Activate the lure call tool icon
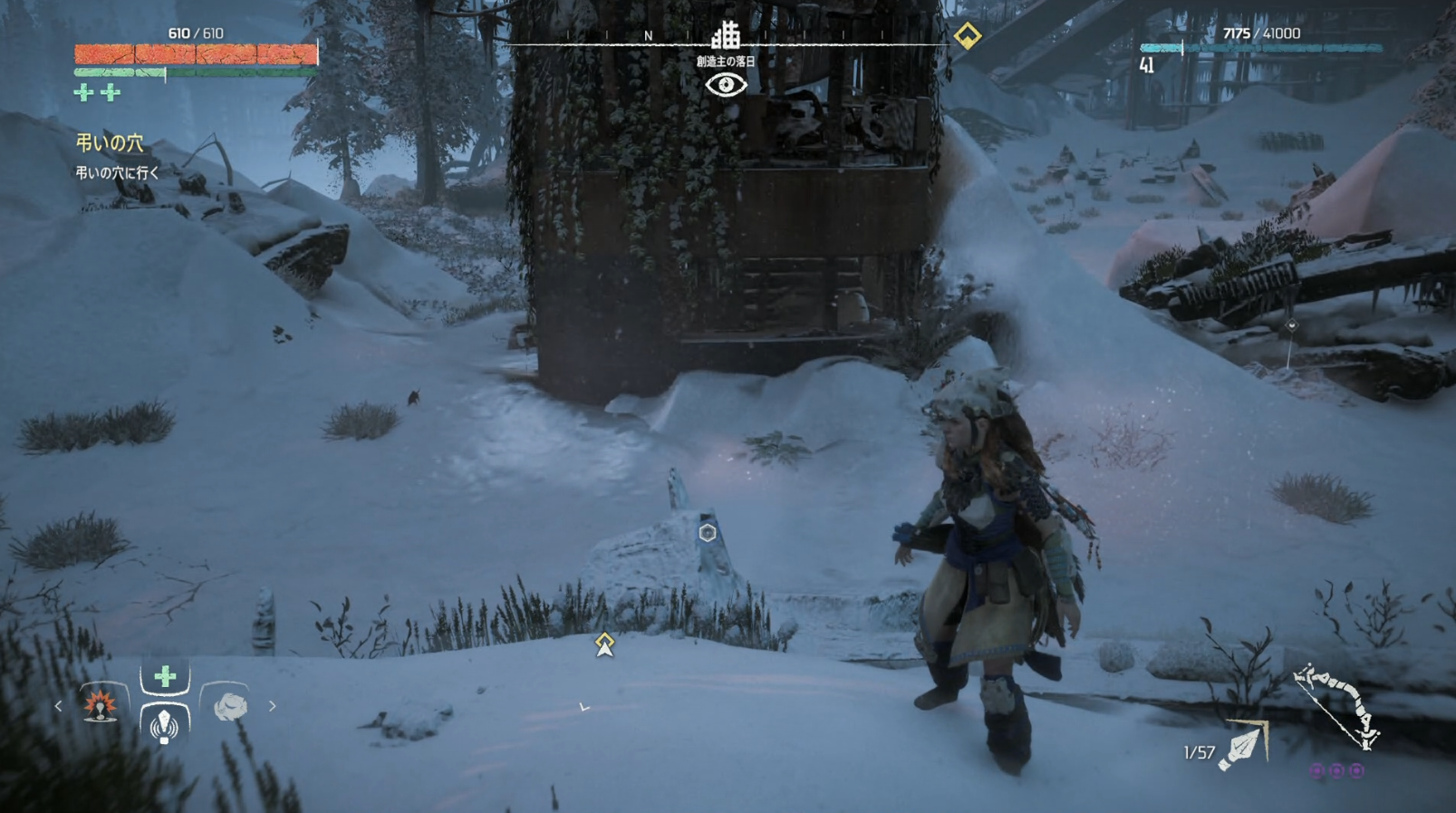The width and height of the screenshot is (1456, 813). pos(164,725)
